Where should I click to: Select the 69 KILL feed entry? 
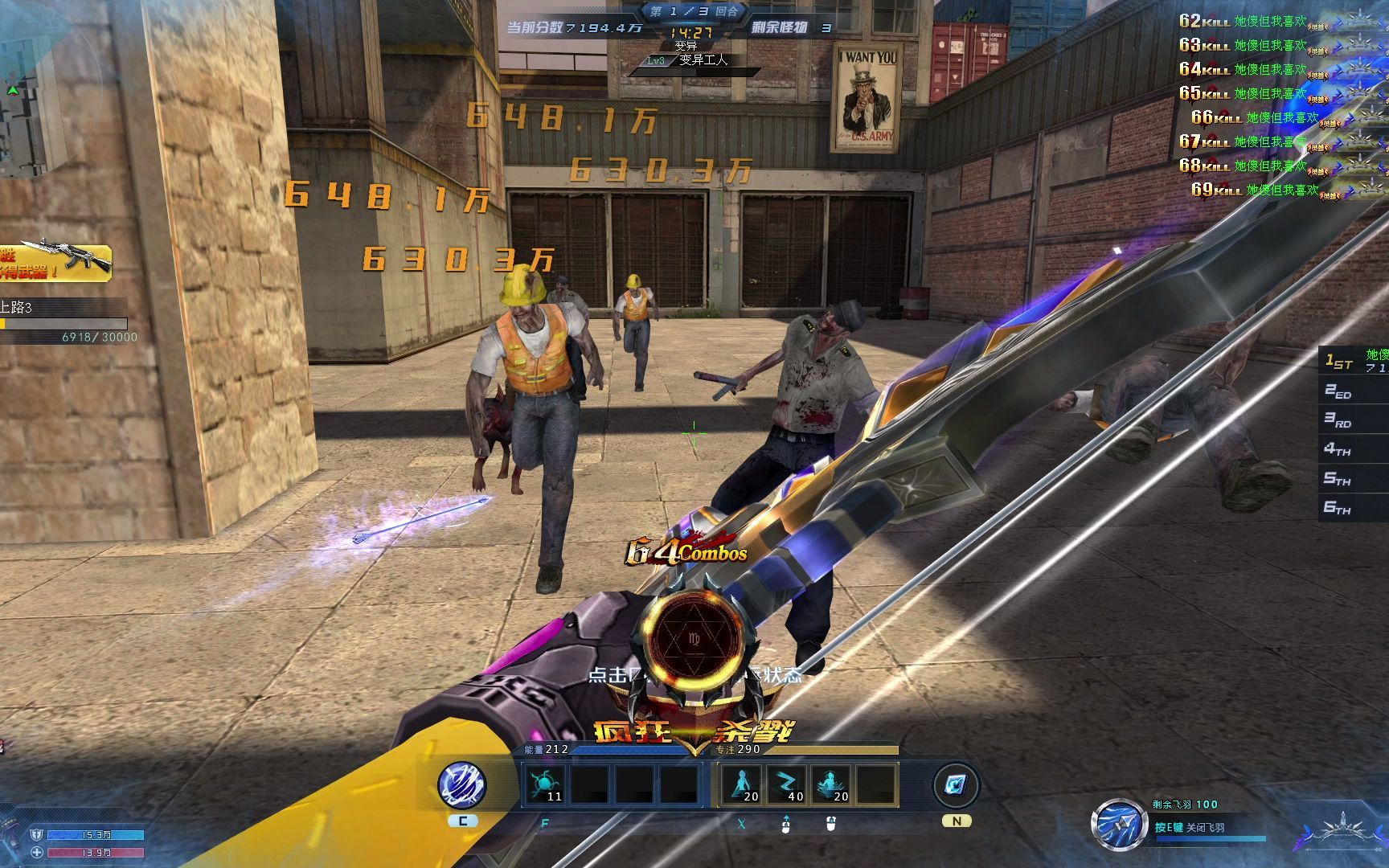[x=1270, y=190]
